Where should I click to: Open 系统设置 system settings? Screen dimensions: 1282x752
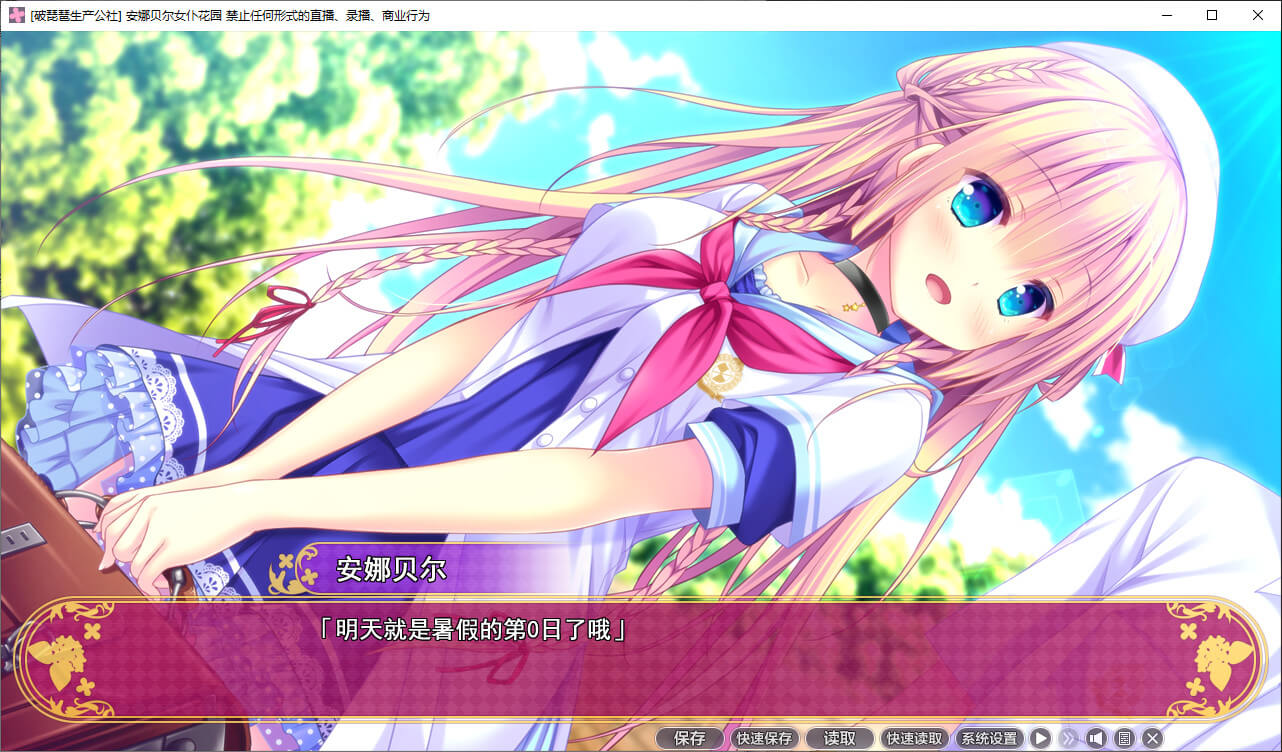coord(989,738)
